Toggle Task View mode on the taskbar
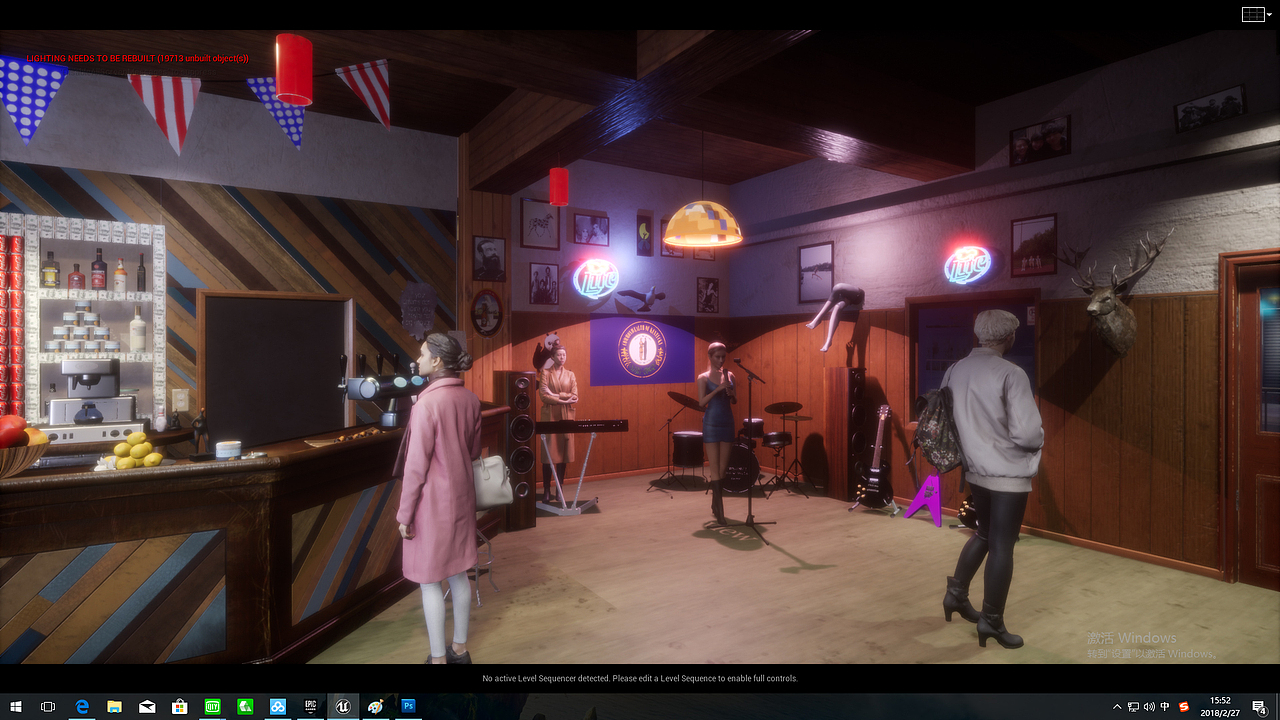This screenshot has width=1280, height=720. point(47,707)
